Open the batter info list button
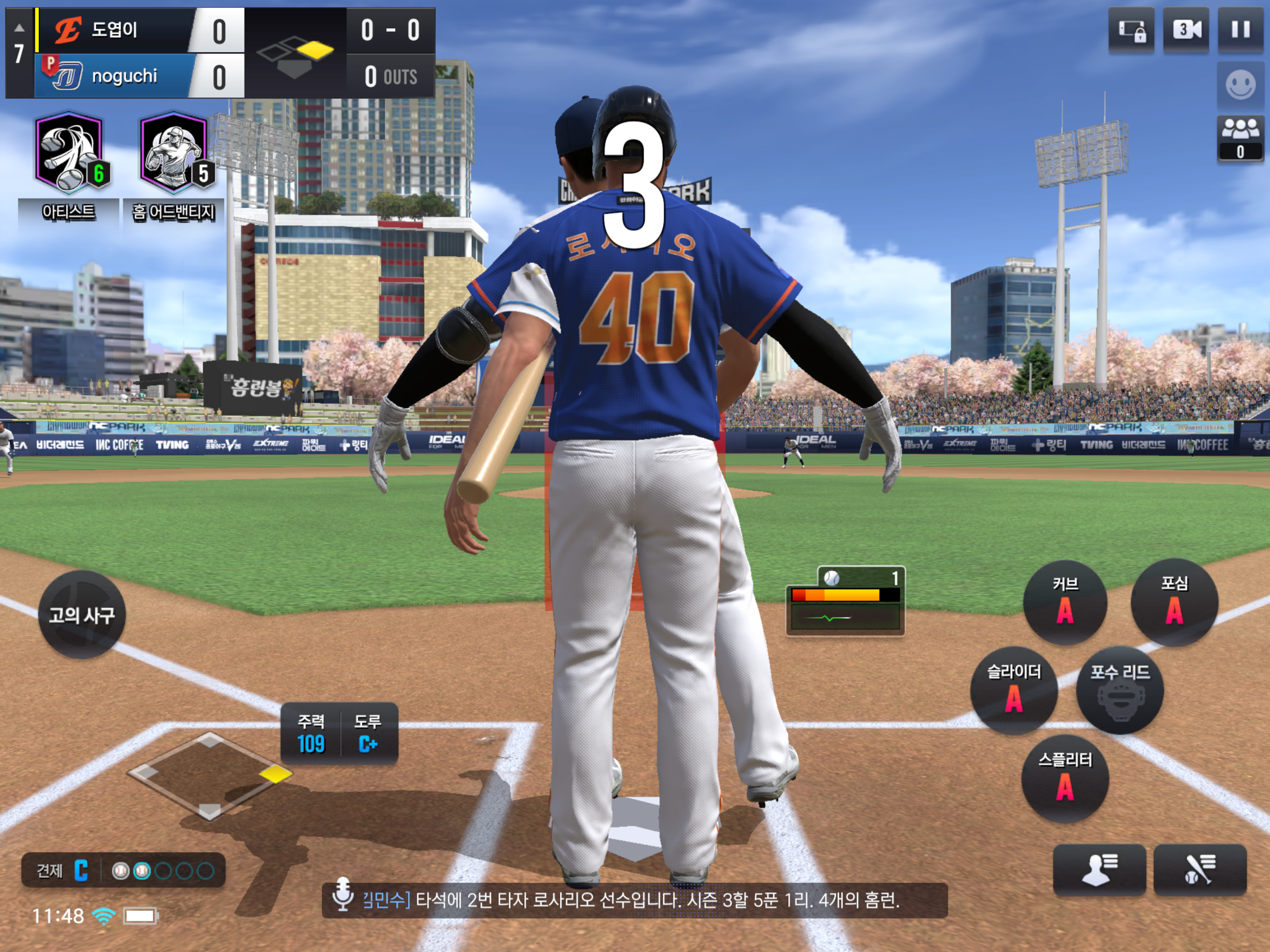Image resolution: width=1270 pixels, height=952 pixels. (1200, 869)
